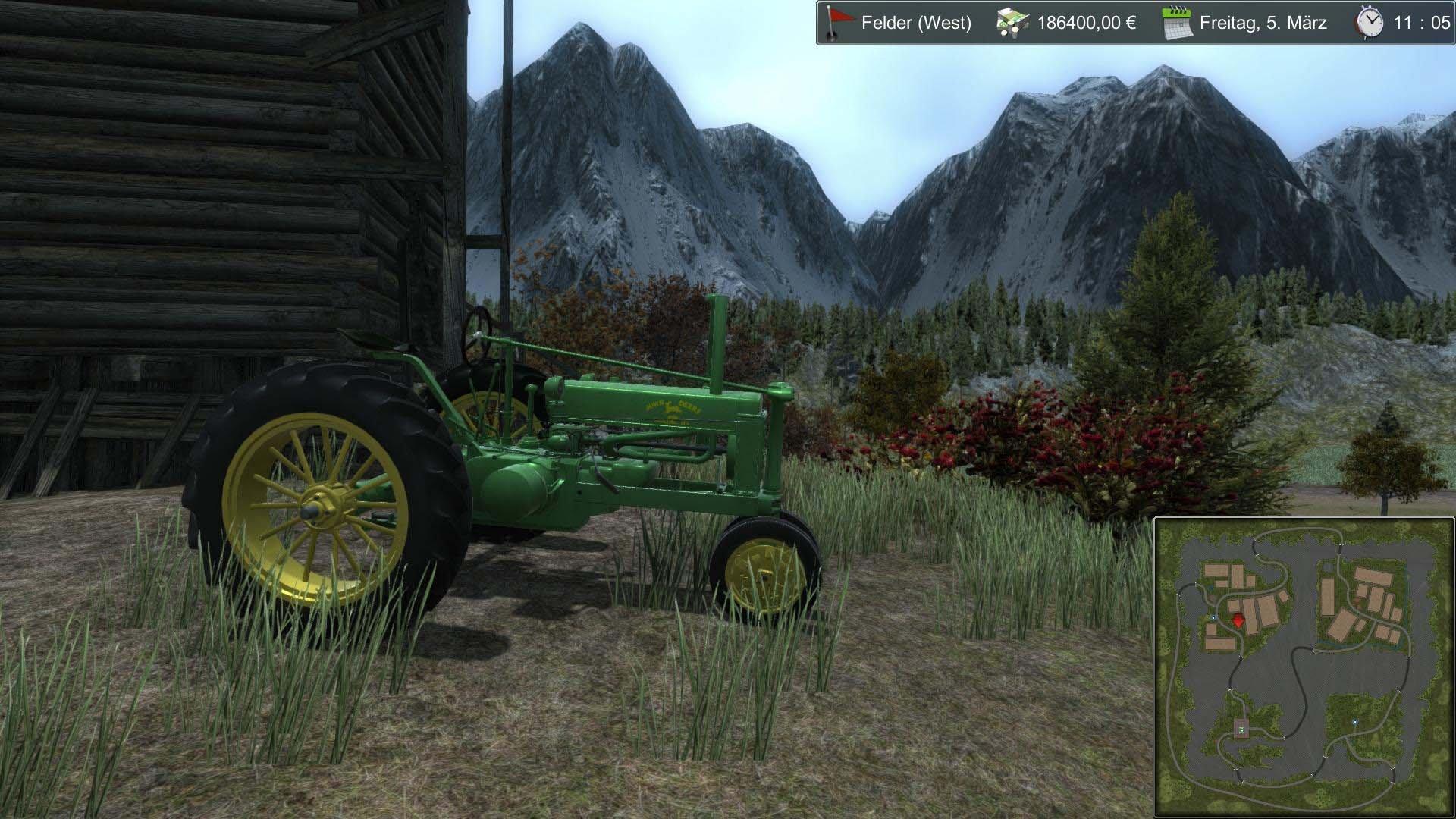1456x819 pixels.
Task: Click the green calendar icon
Action: pos(1176,24)
